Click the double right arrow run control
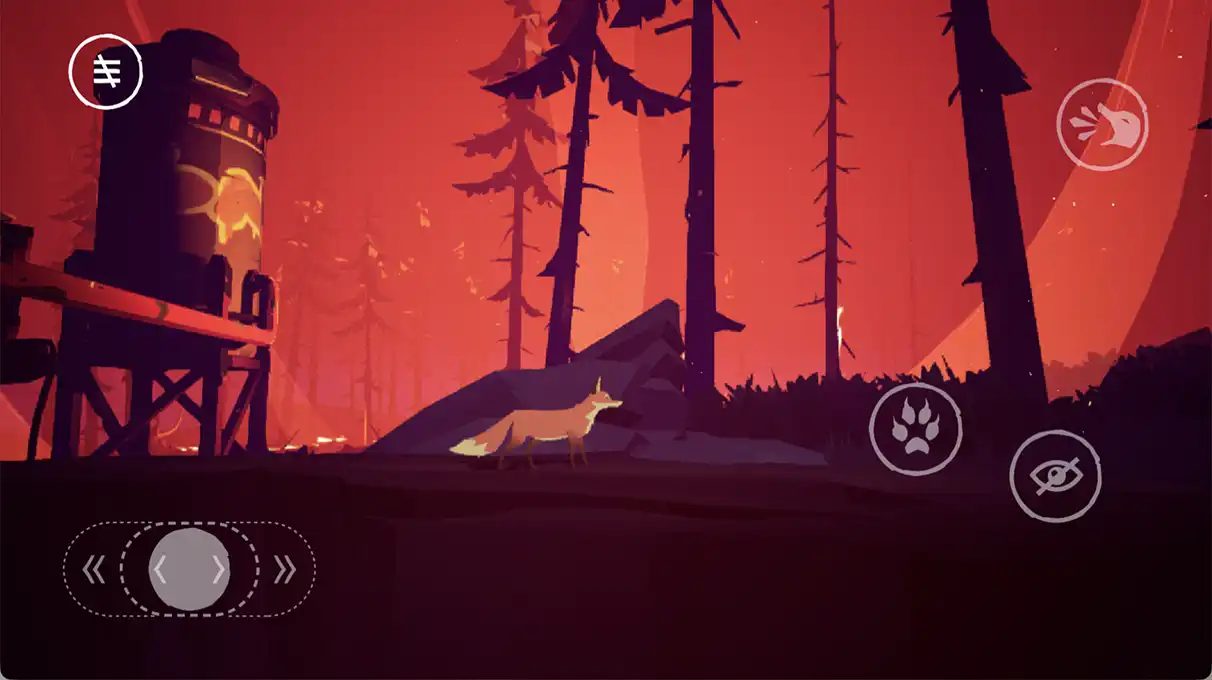 [x=285, y=570]
